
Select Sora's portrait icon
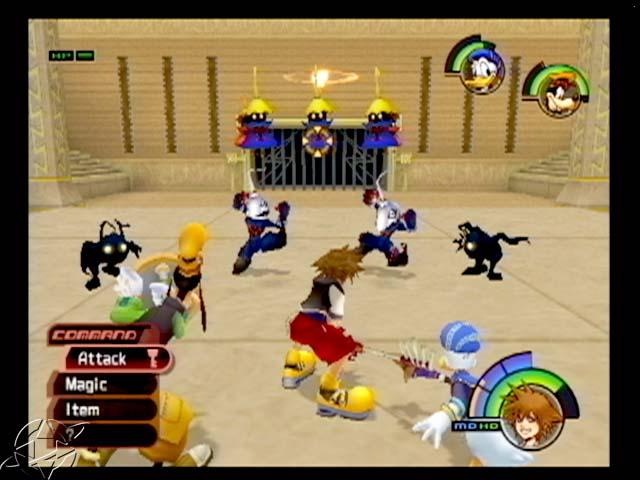[530, 413]
